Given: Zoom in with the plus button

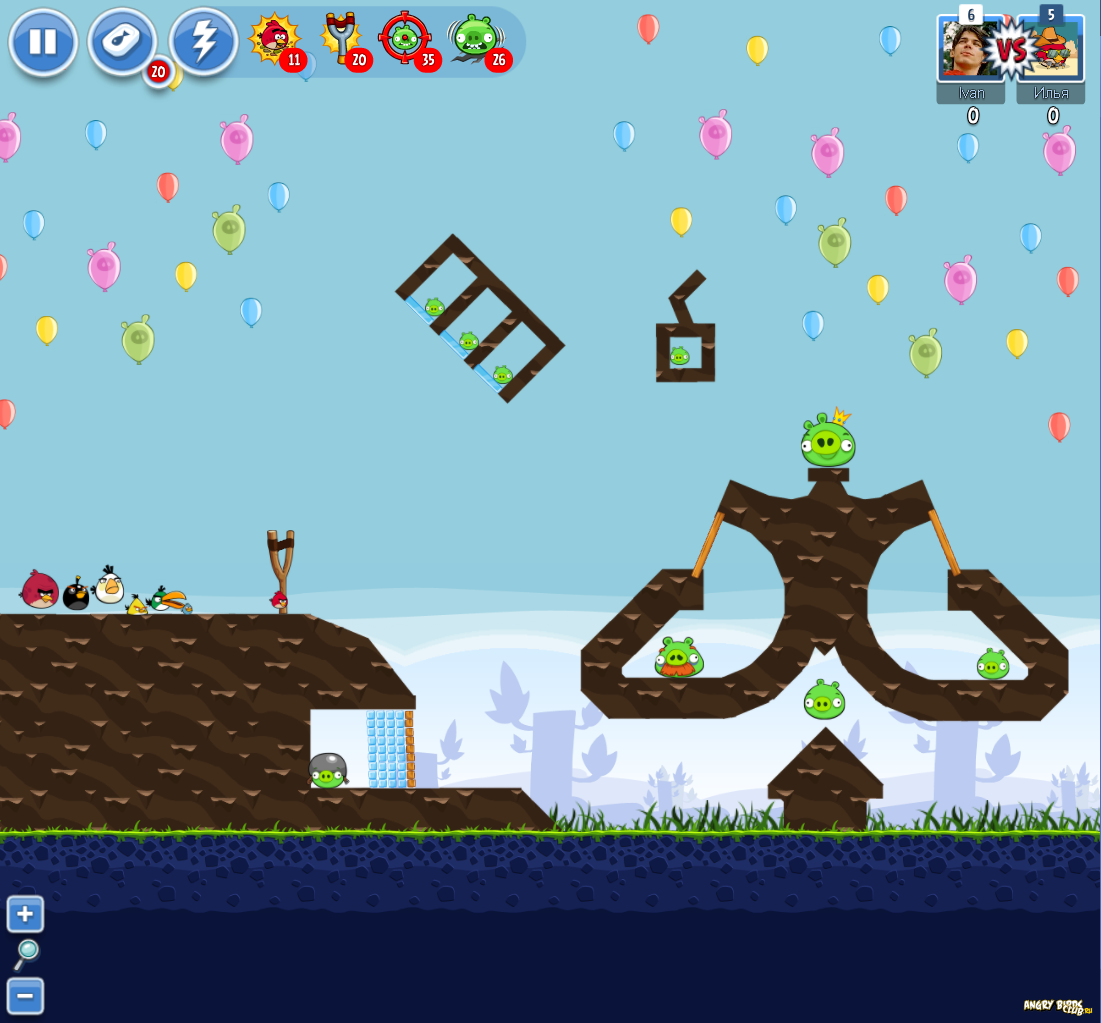Looking at the screenshot, I should [25, 913].
